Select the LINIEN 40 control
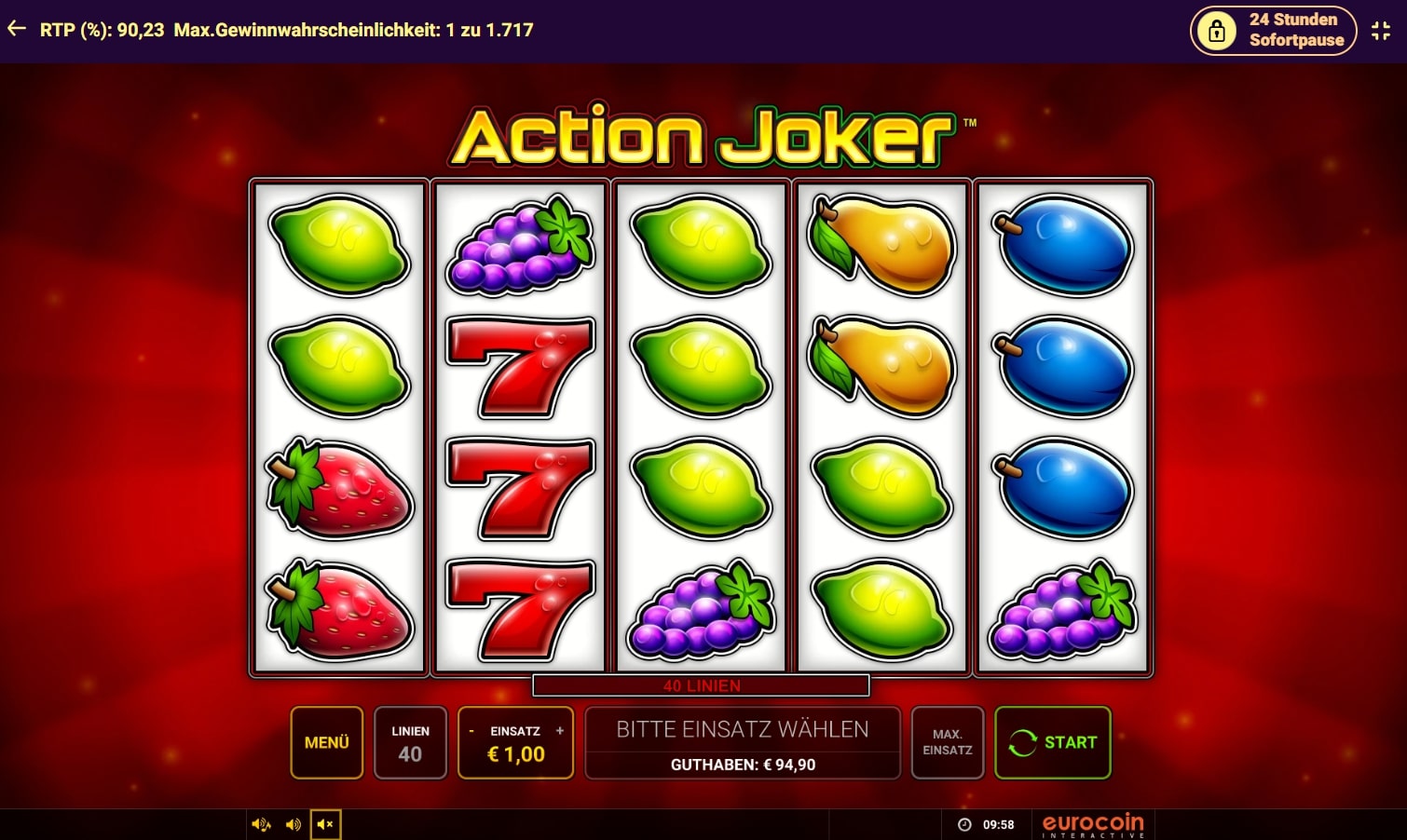This screenshot has height=840, width=1407. [x=410, y=742]
